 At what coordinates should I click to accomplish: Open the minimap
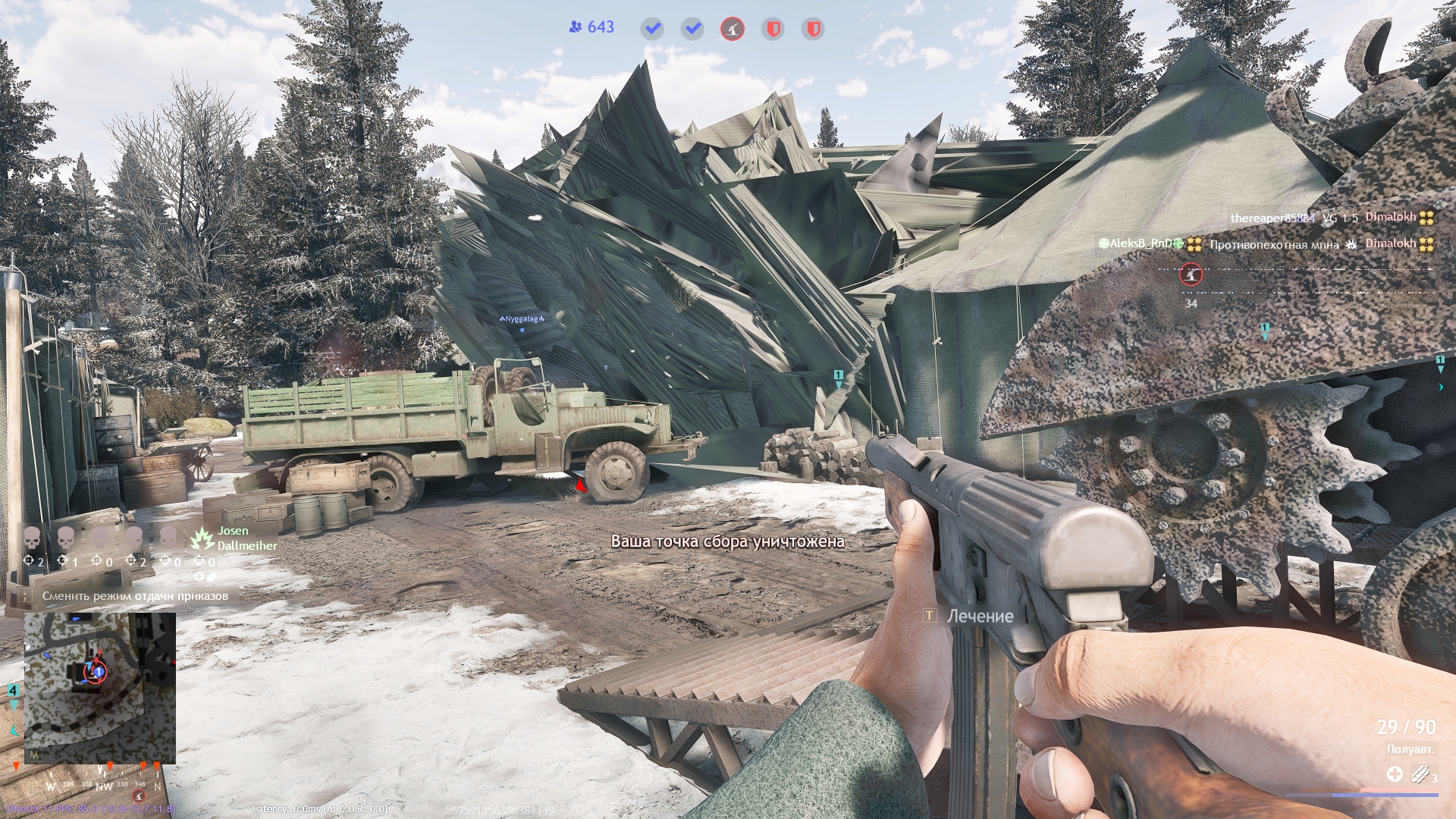100,687
